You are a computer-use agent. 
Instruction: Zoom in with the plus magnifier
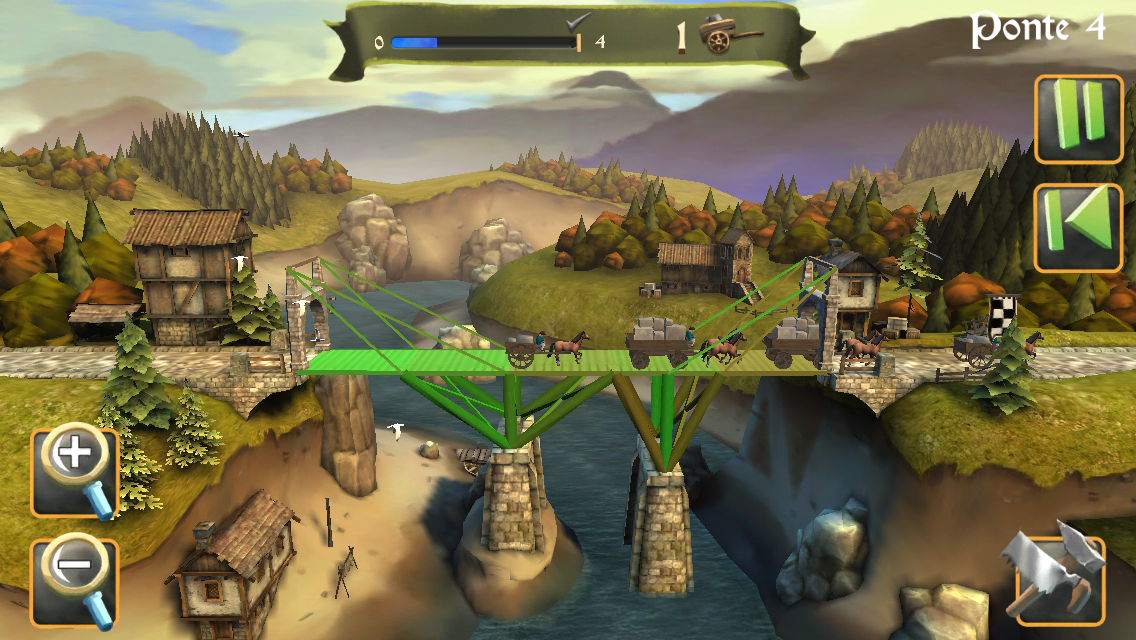point(76,471)
